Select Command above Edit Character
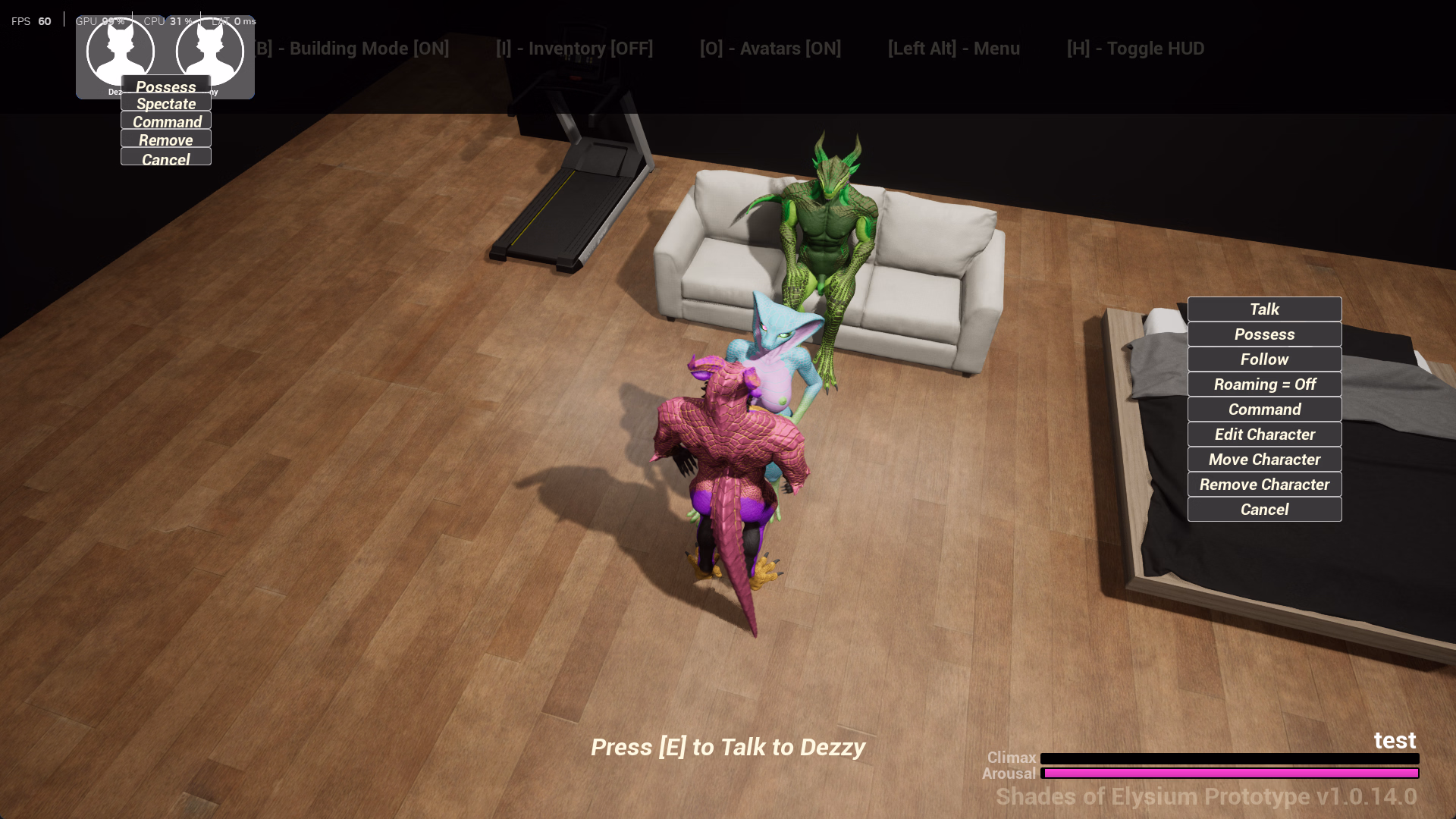This screenshot has height=819, width=1456. [x=1264, y=409]
